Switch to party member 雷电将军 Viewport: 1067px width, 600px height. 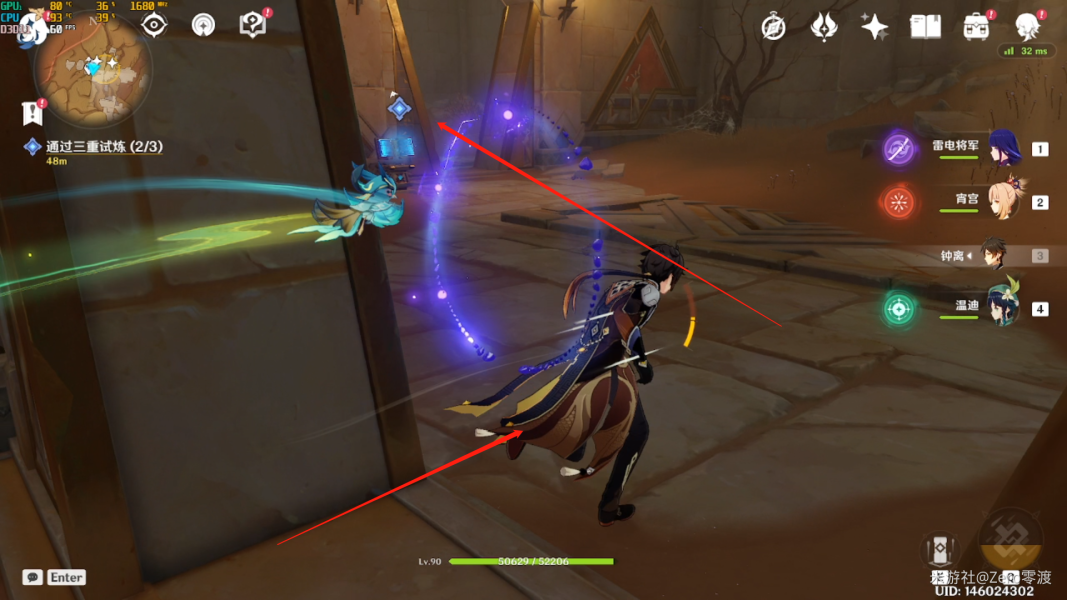(1002, 148)
